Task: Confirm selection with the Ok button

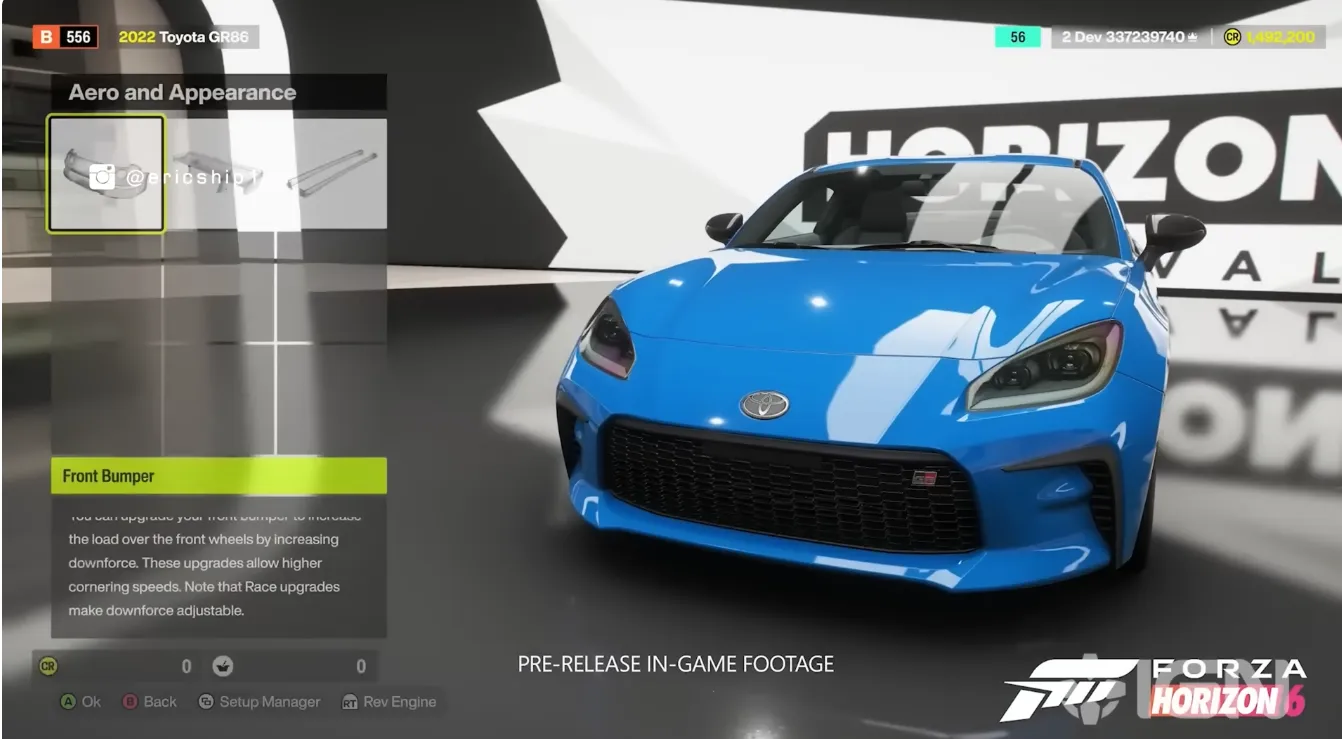Action: 80,702
